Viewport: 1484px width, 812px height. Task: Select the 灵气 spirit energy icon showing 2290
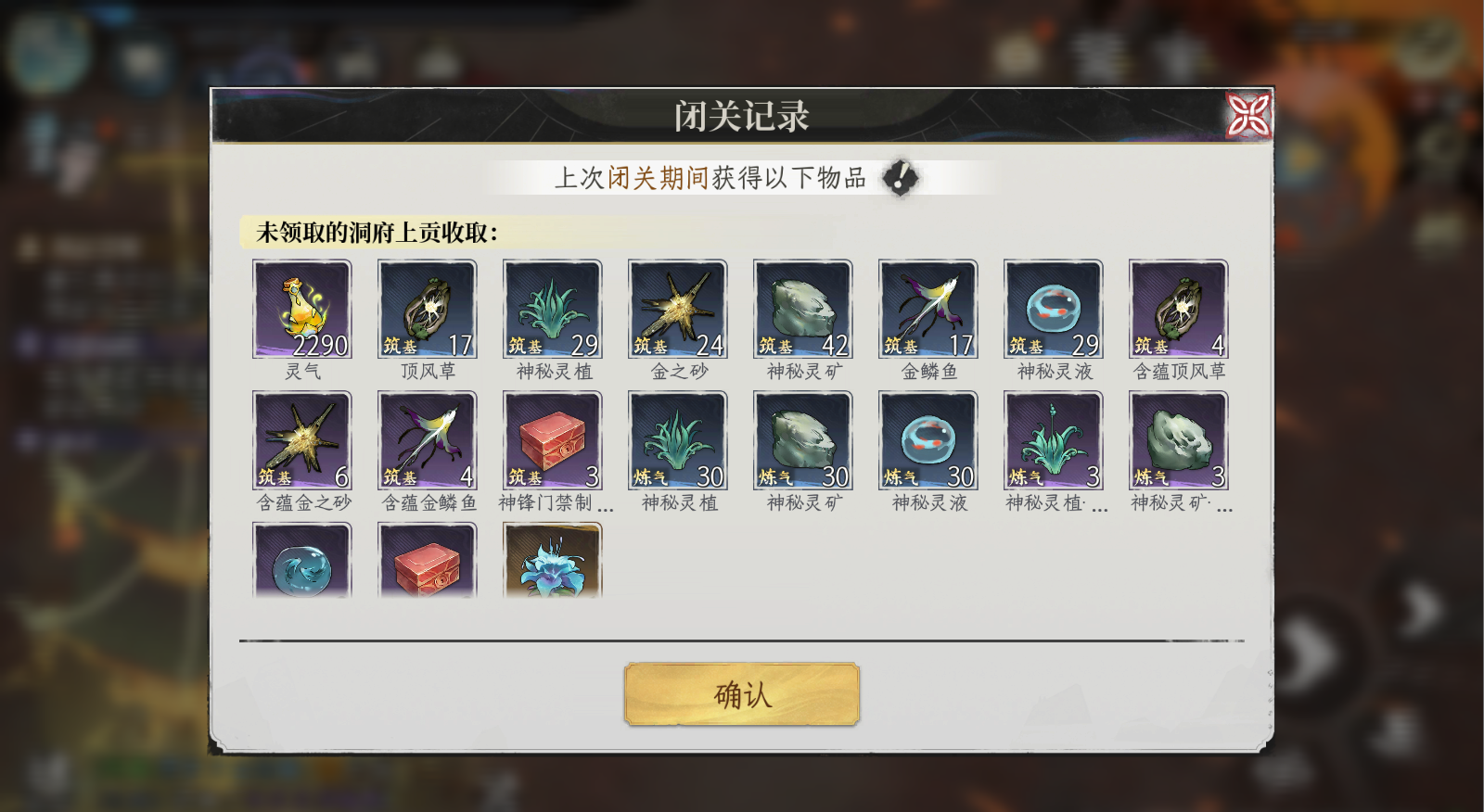301,307
